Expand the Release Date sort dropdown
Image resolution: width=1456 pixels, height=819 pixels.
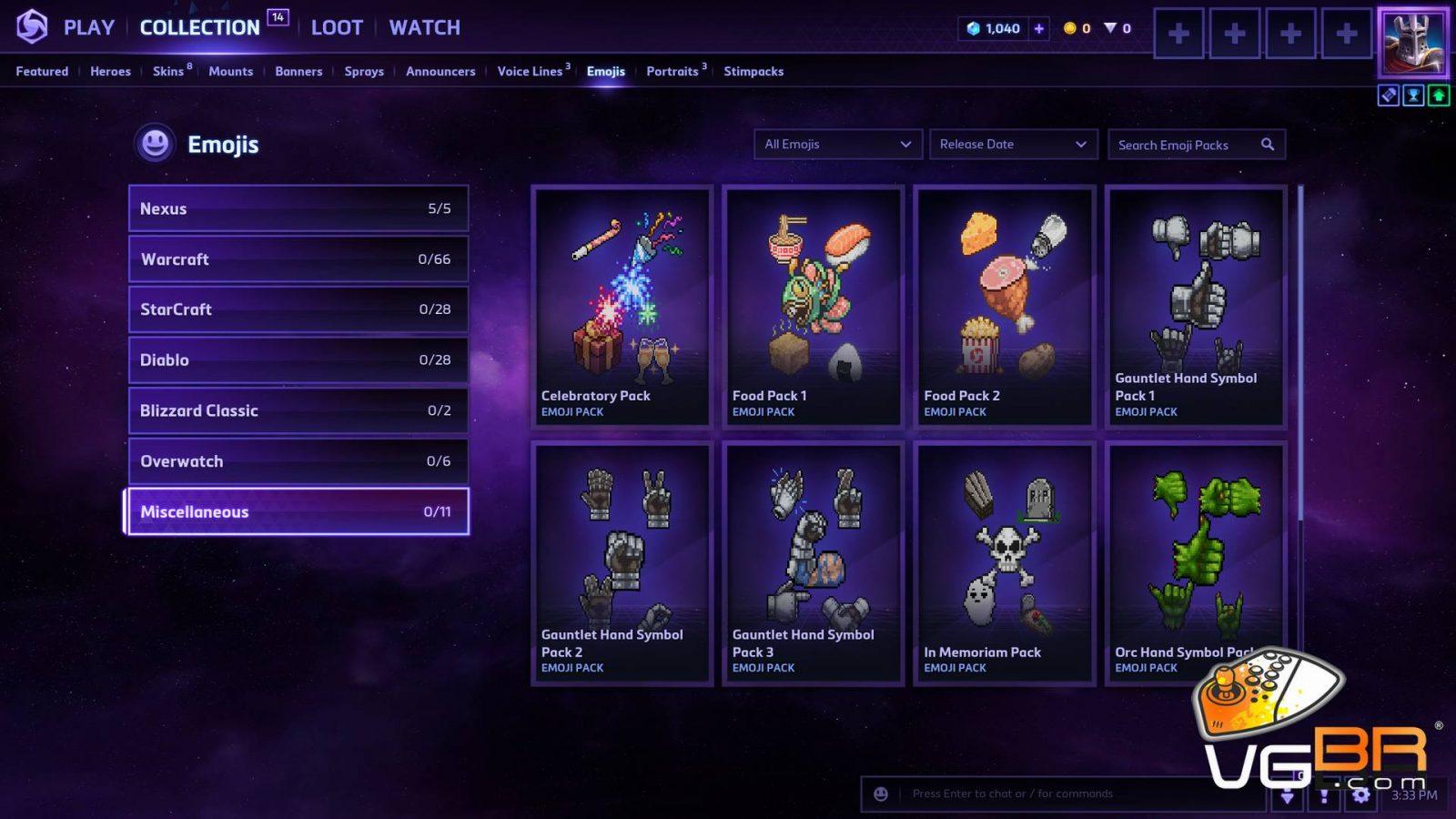coord(1012,144)
